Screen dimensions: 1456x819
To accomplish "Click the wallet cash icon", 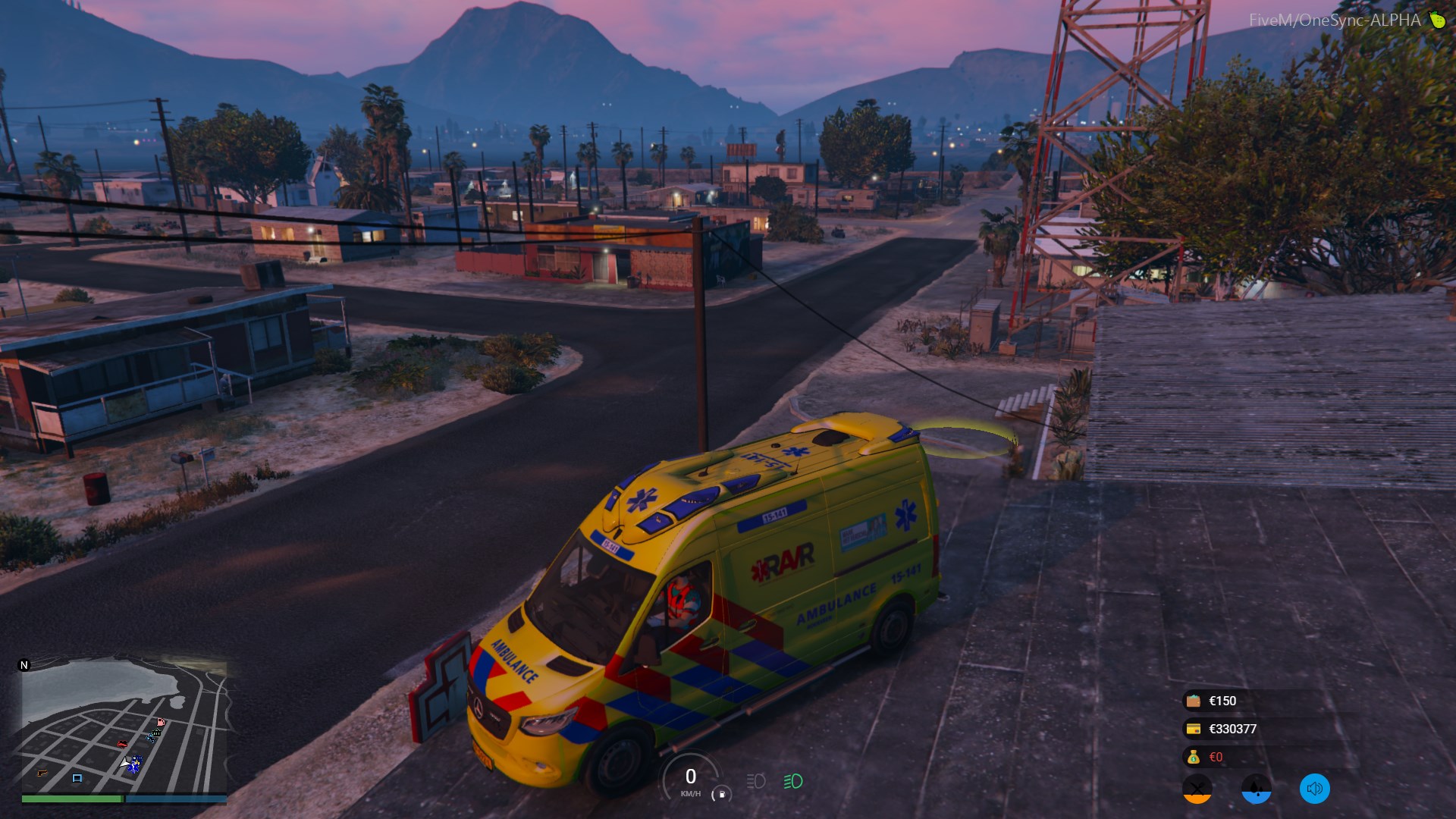I will tap(1193, 701).
